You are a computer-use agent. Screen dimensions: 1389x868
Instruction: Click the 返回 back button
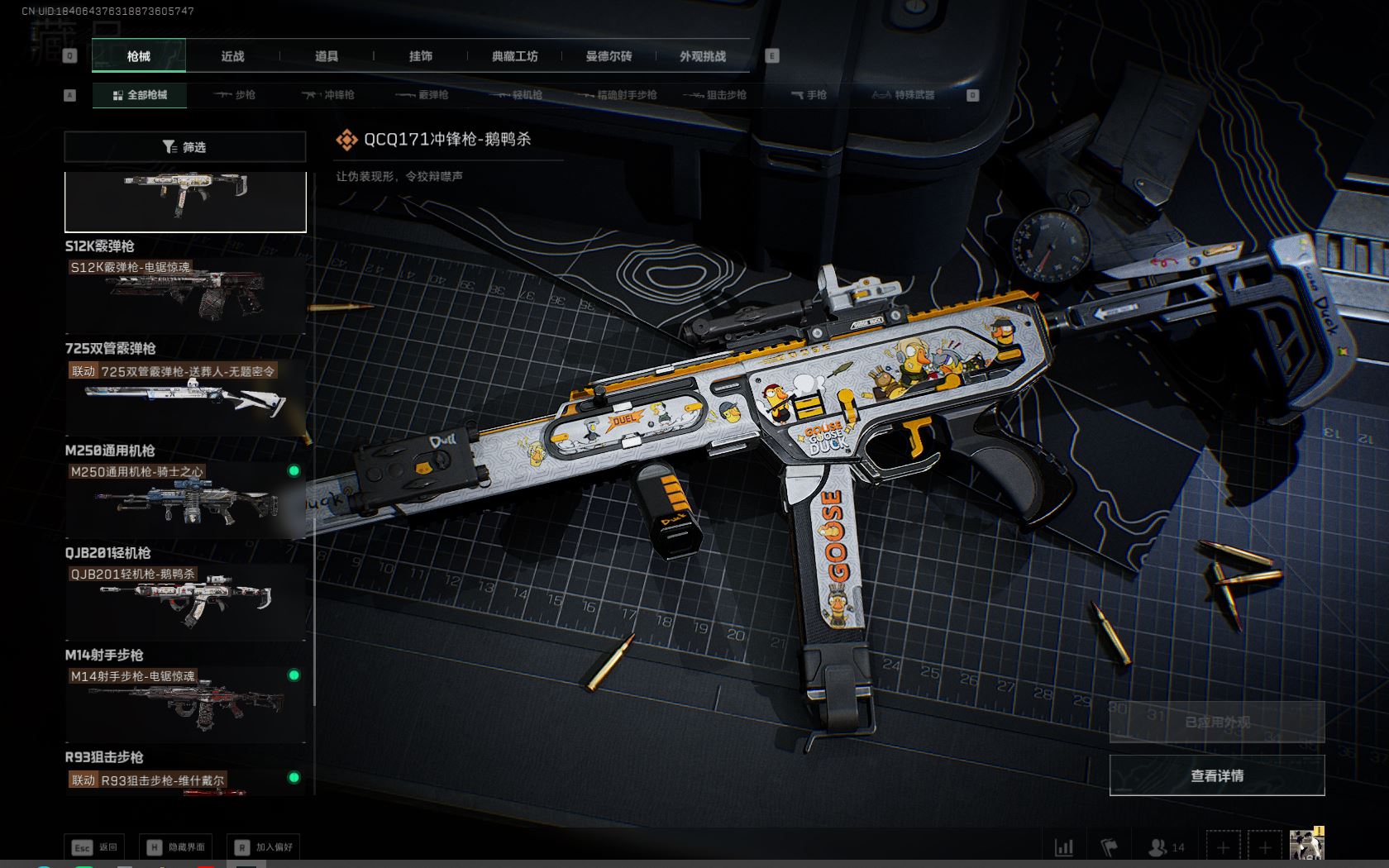click(95, 847)
